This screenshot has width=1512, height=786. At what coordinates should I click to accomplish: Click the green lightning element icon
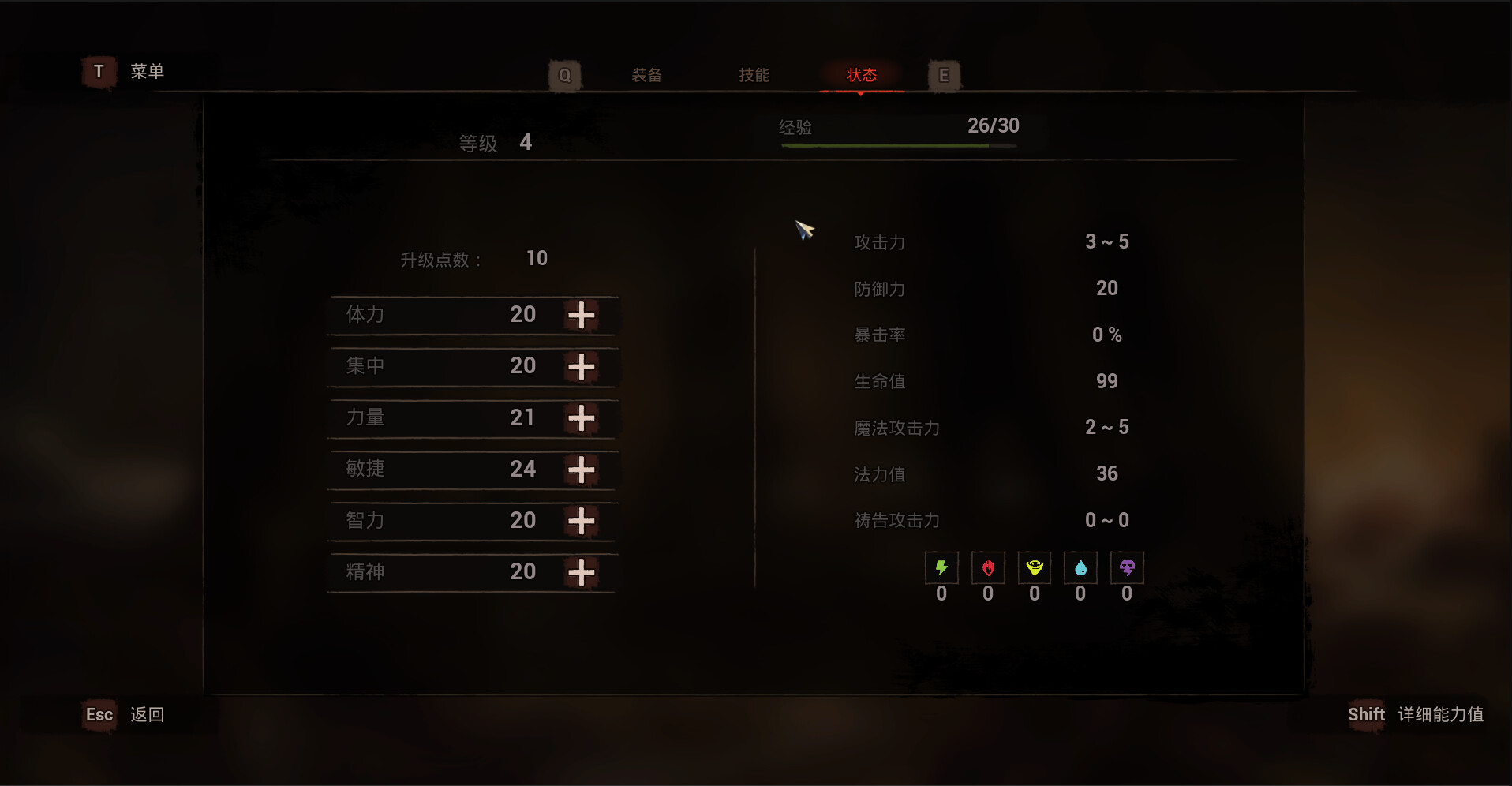(941, 567)
